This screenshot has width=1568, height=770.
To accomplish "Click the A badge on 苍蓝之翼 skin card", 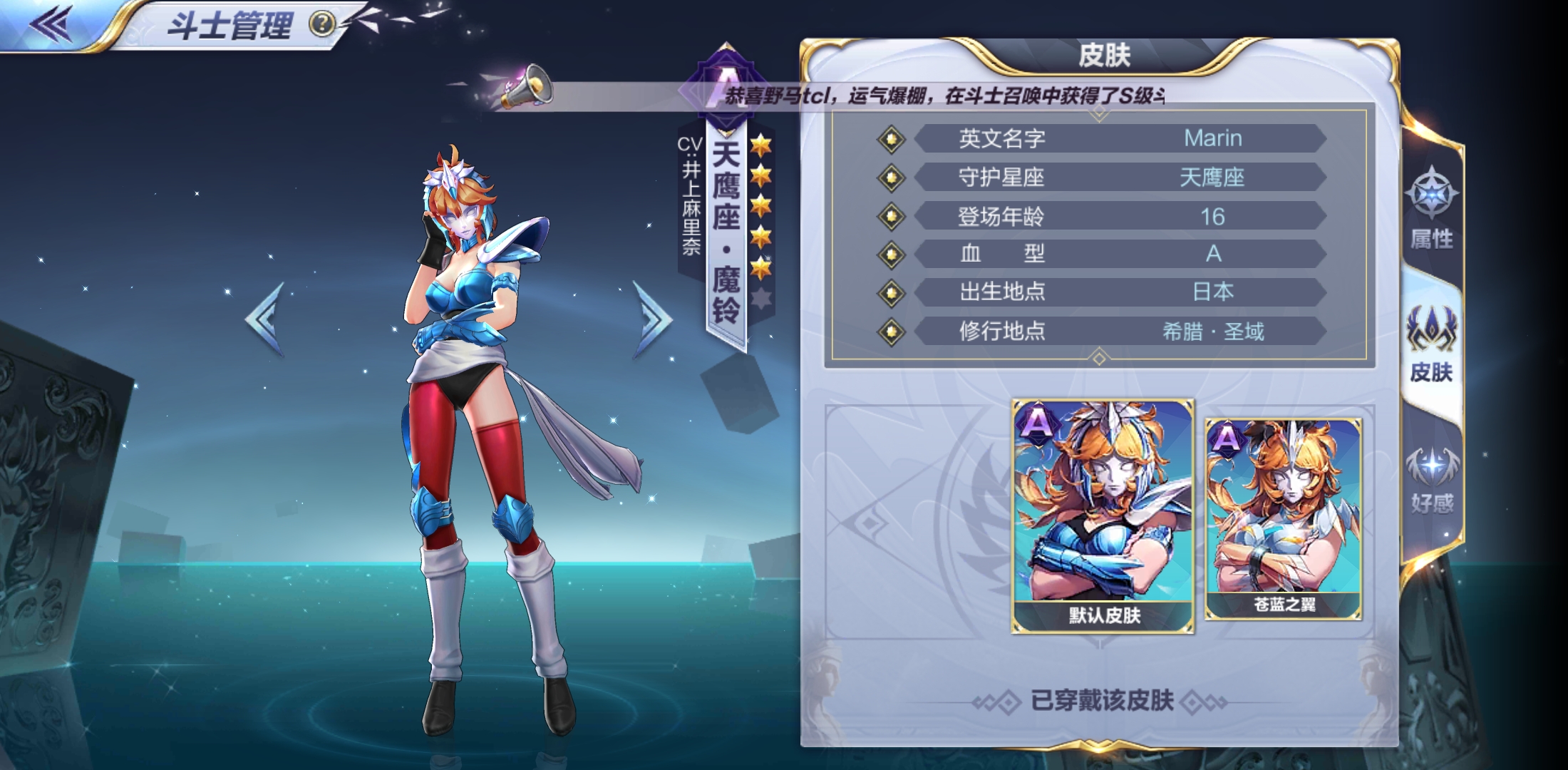I will tap(1225, 437).
